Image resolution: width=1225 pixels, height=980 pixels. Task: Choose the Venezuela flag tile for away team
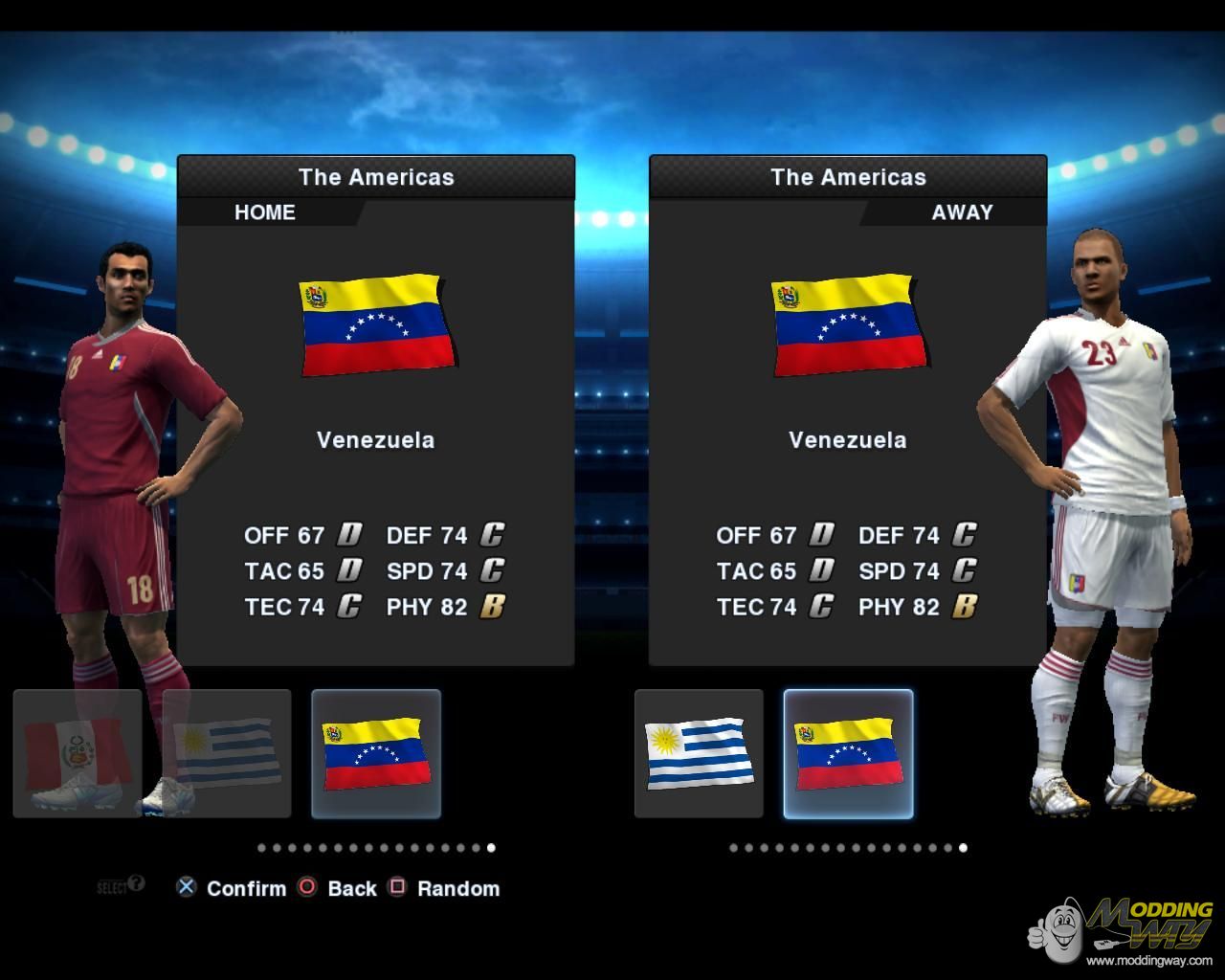(x=848, y=754)
